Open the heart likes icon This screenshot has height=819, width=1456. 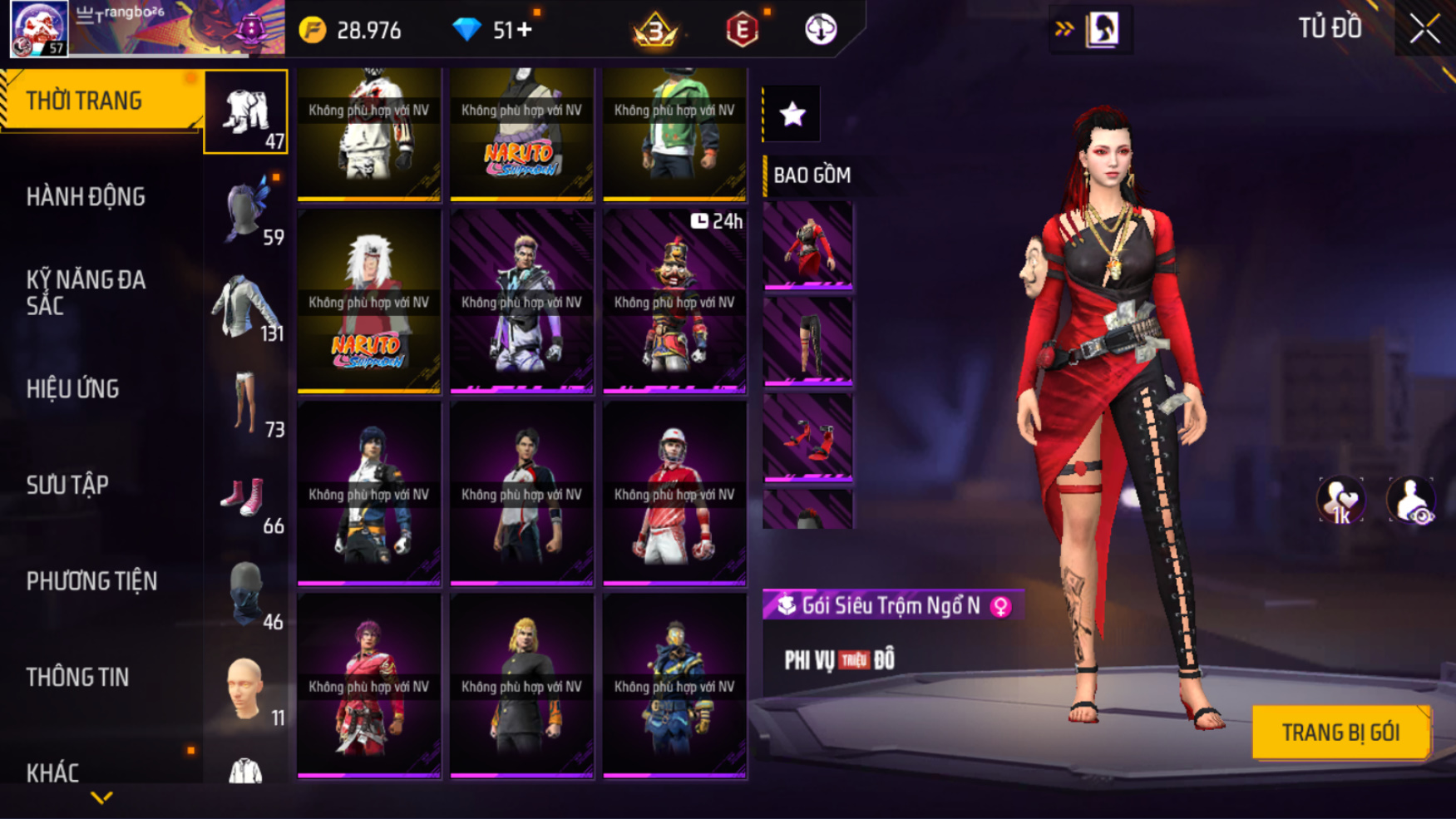(1340, 501)
